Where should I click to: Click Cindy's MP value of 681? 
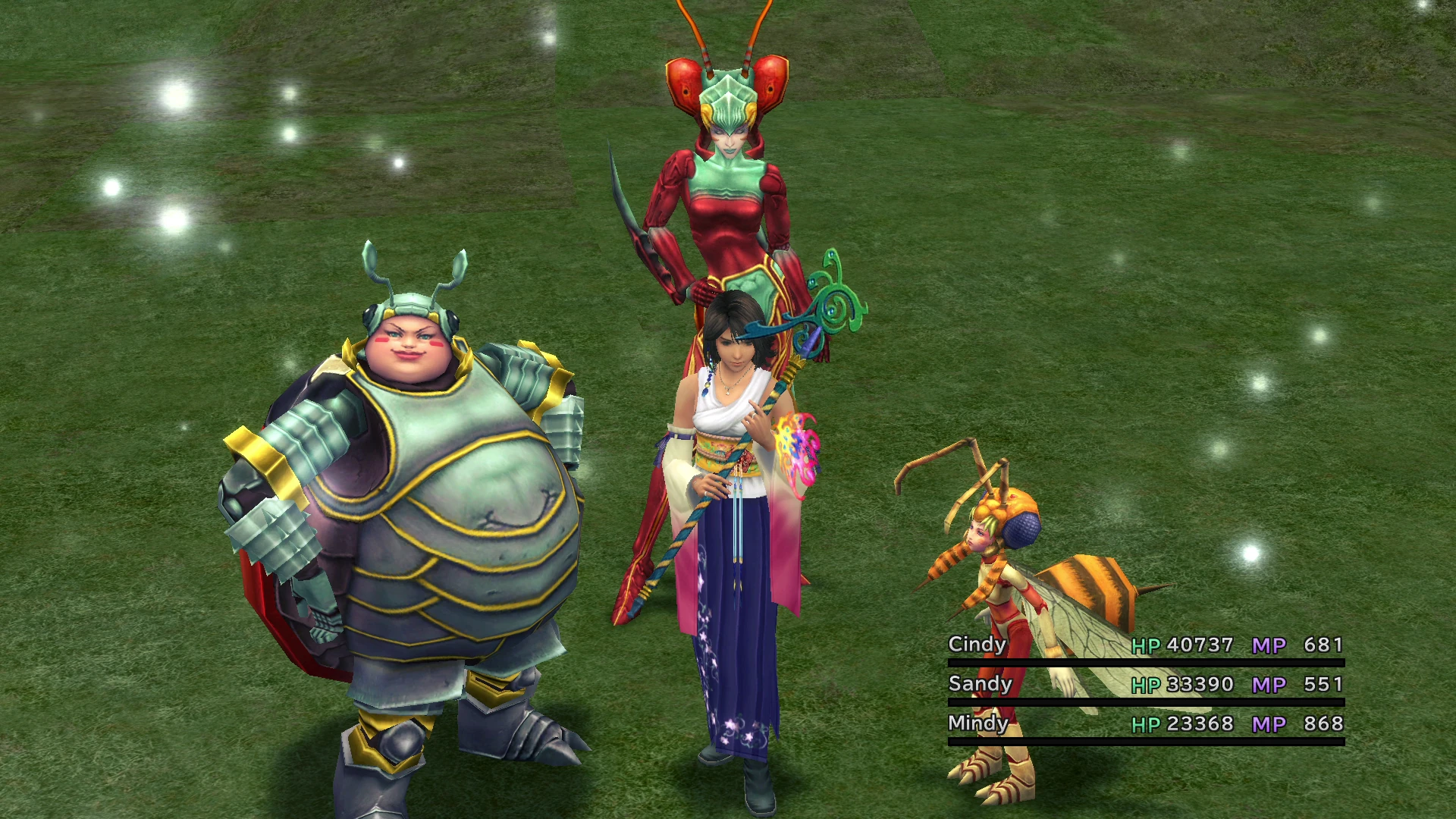point(1324,645)
